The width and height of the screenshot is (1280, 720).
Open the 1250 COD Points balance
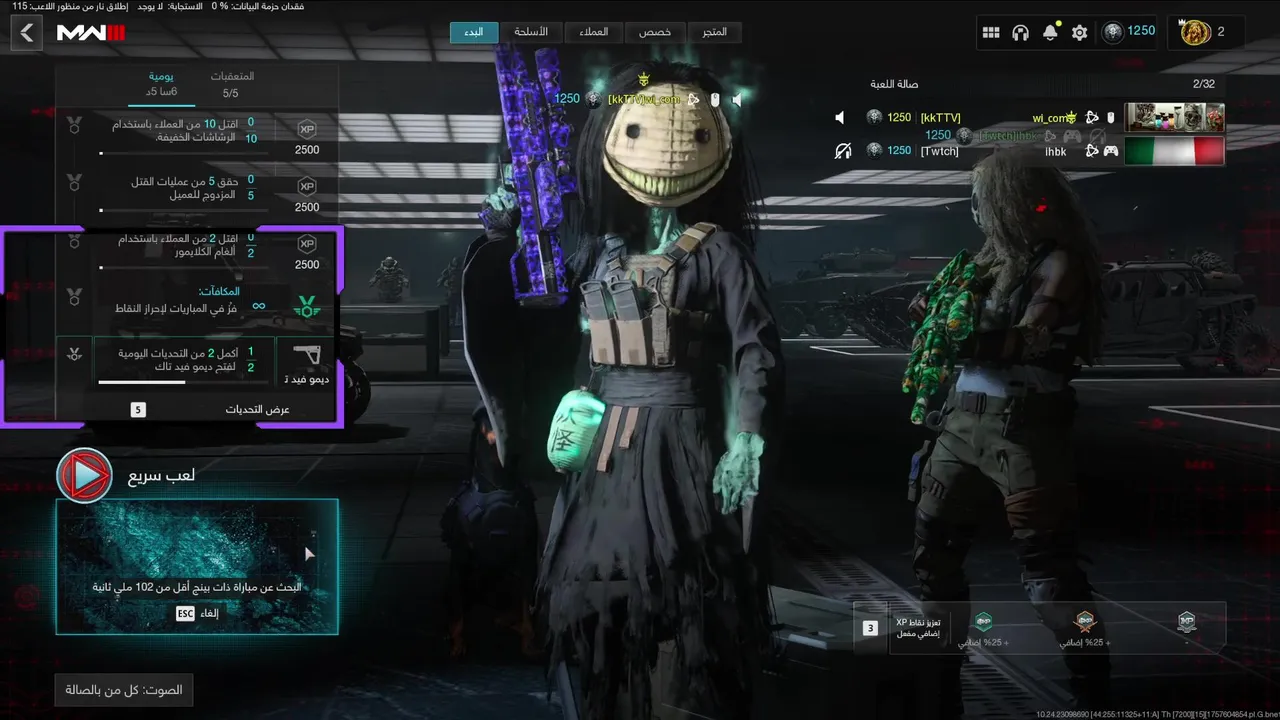[x=1129, y=32]
